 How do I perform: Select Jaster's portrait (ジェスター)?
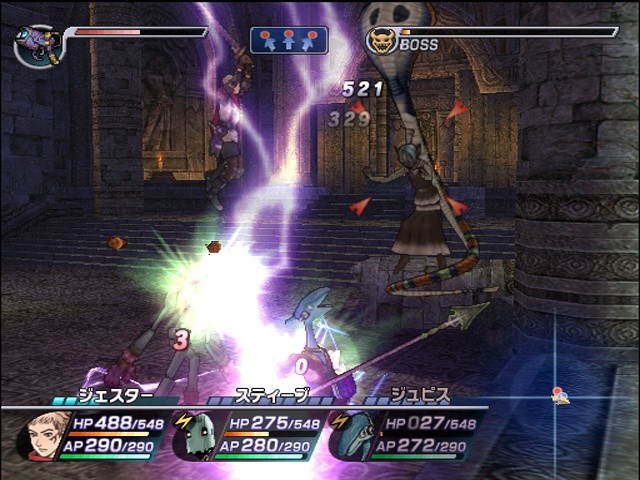tap(42, 436)
